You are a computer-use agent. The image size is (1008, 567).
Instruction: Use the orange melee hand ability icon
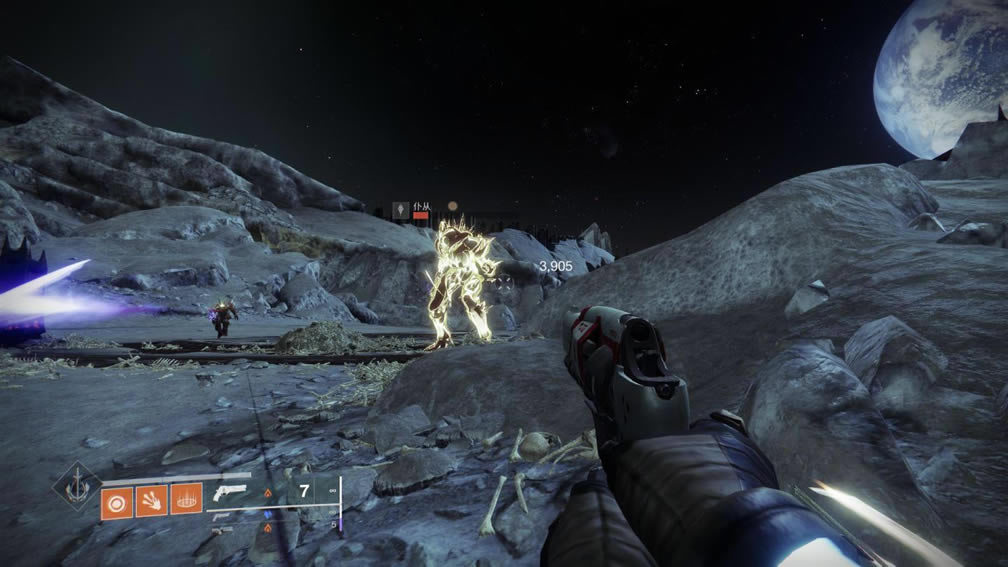point(151,498)
